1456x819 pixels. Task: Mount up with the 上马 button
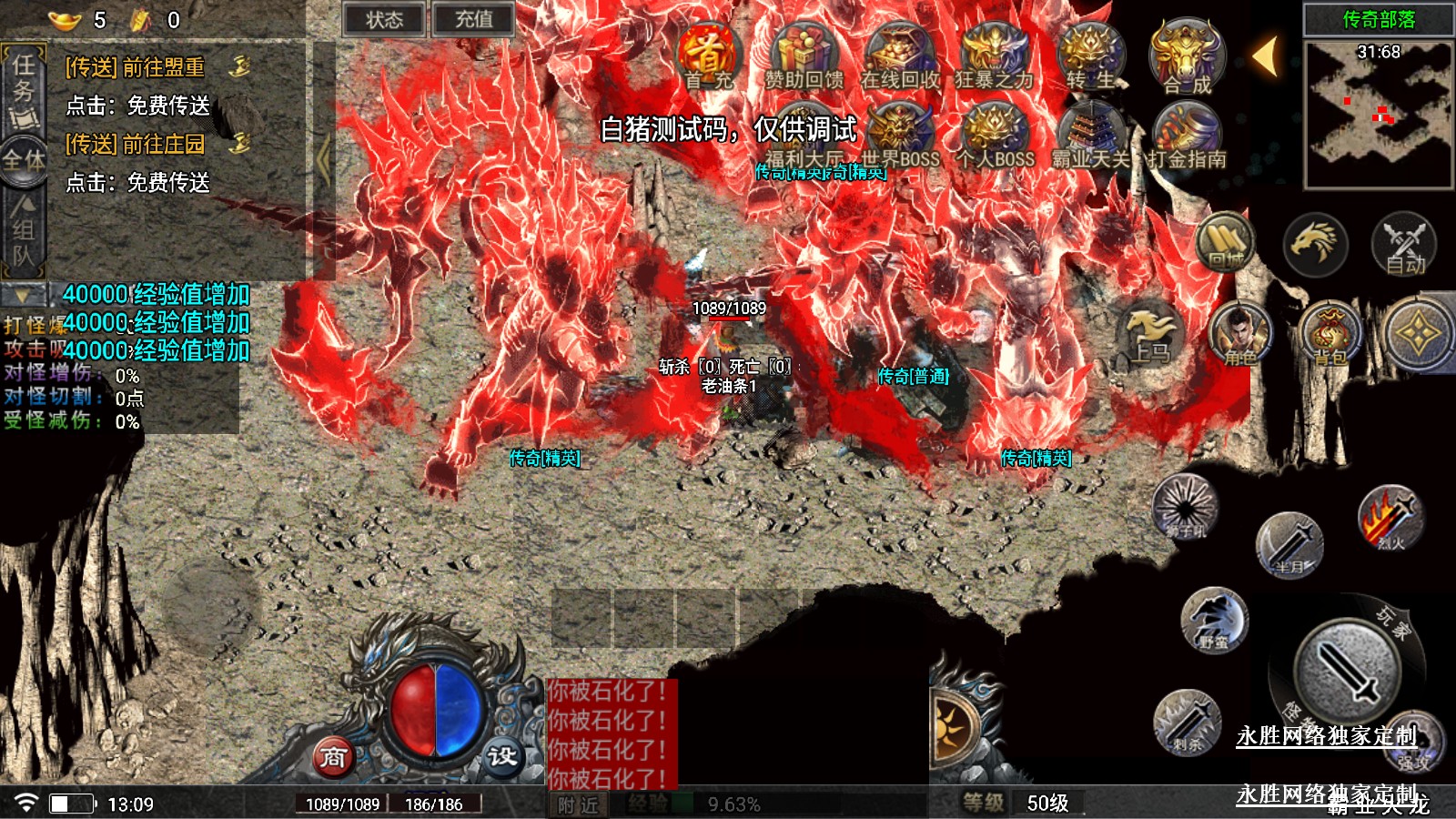click(x=1151, y=335)
